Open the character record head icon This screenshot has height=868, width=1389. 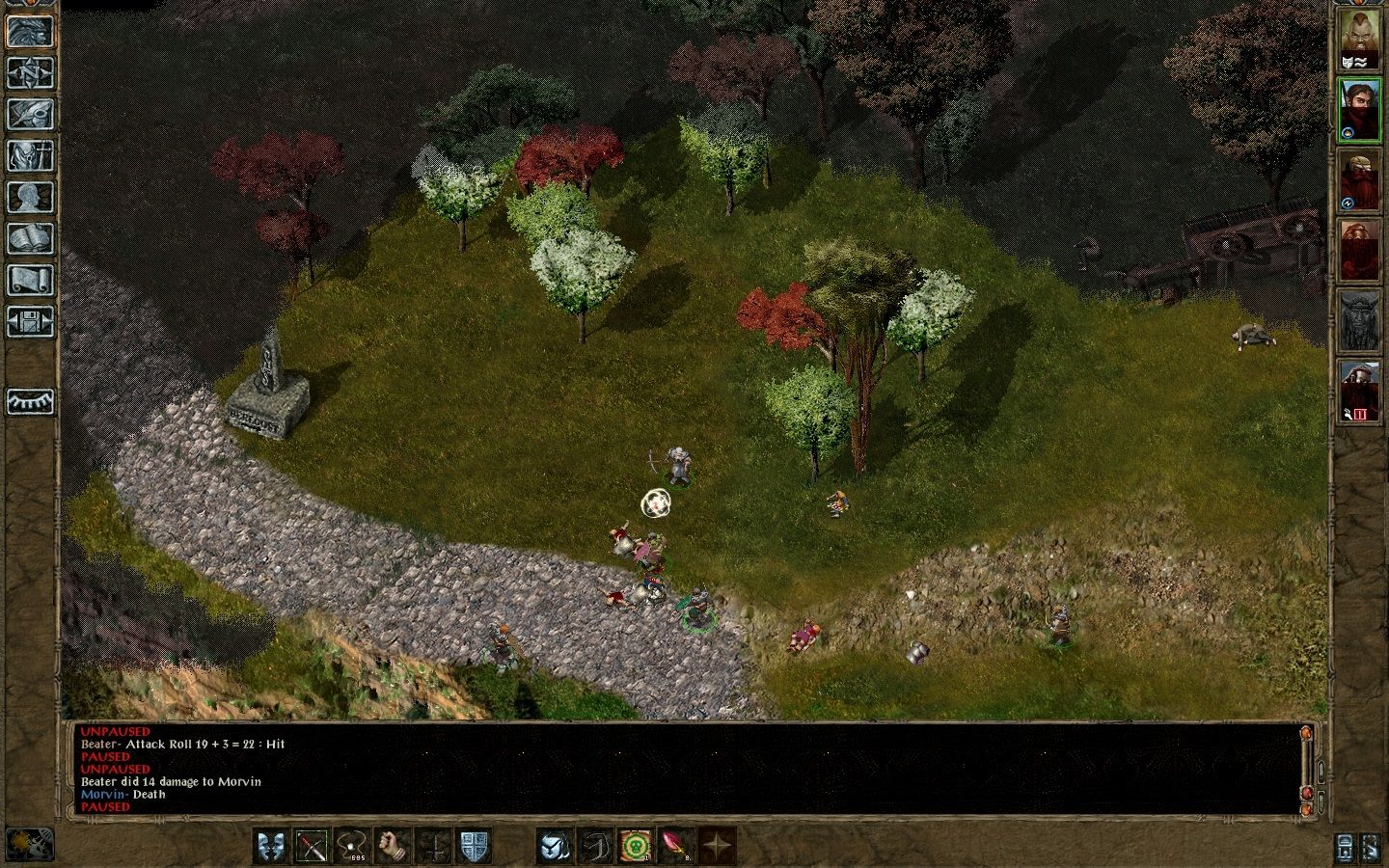pyautogui.click(x=30, y=197)
